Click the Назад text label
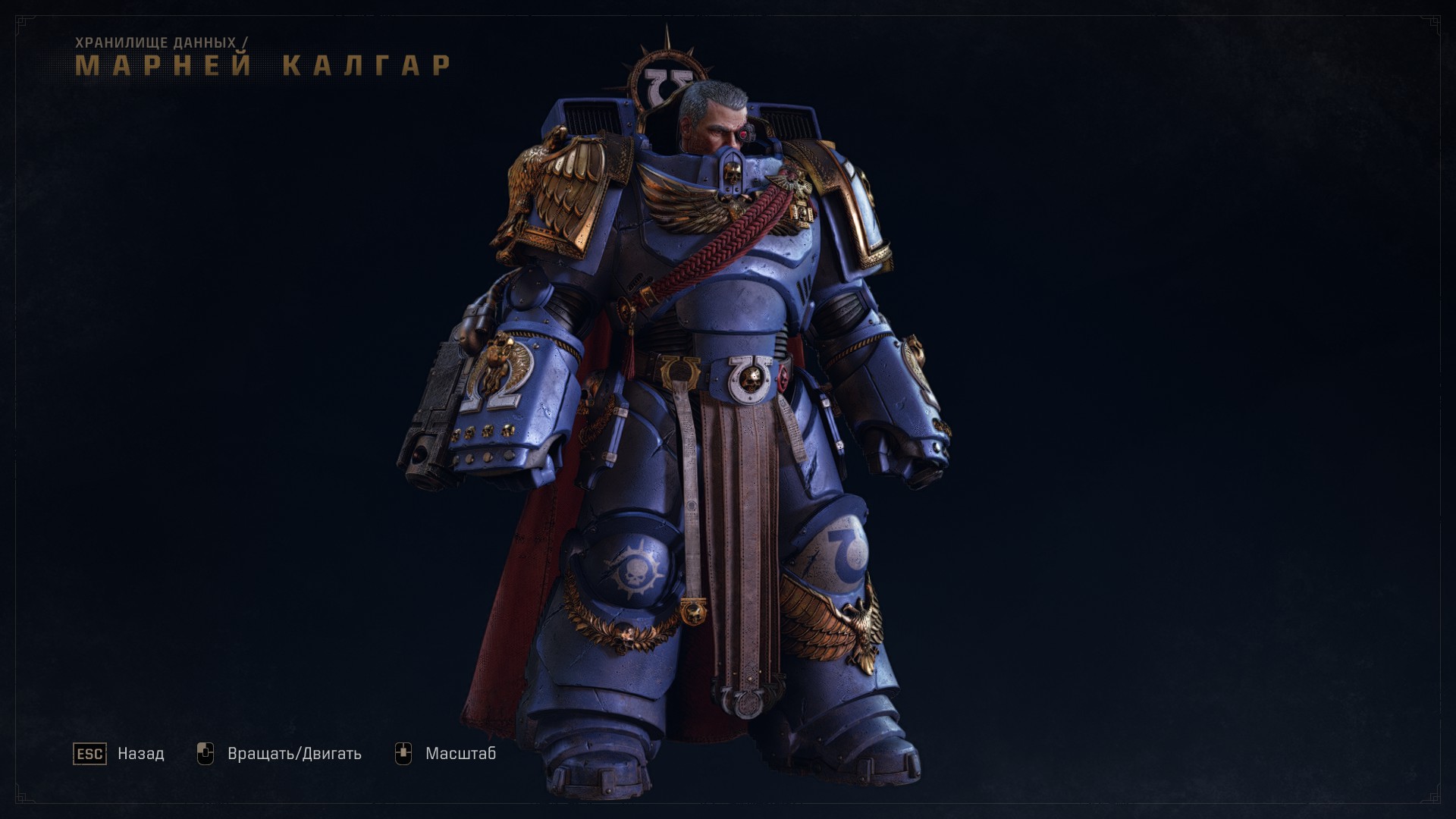1456x819 pixels. pyautogui.click(x=140, y=753)
